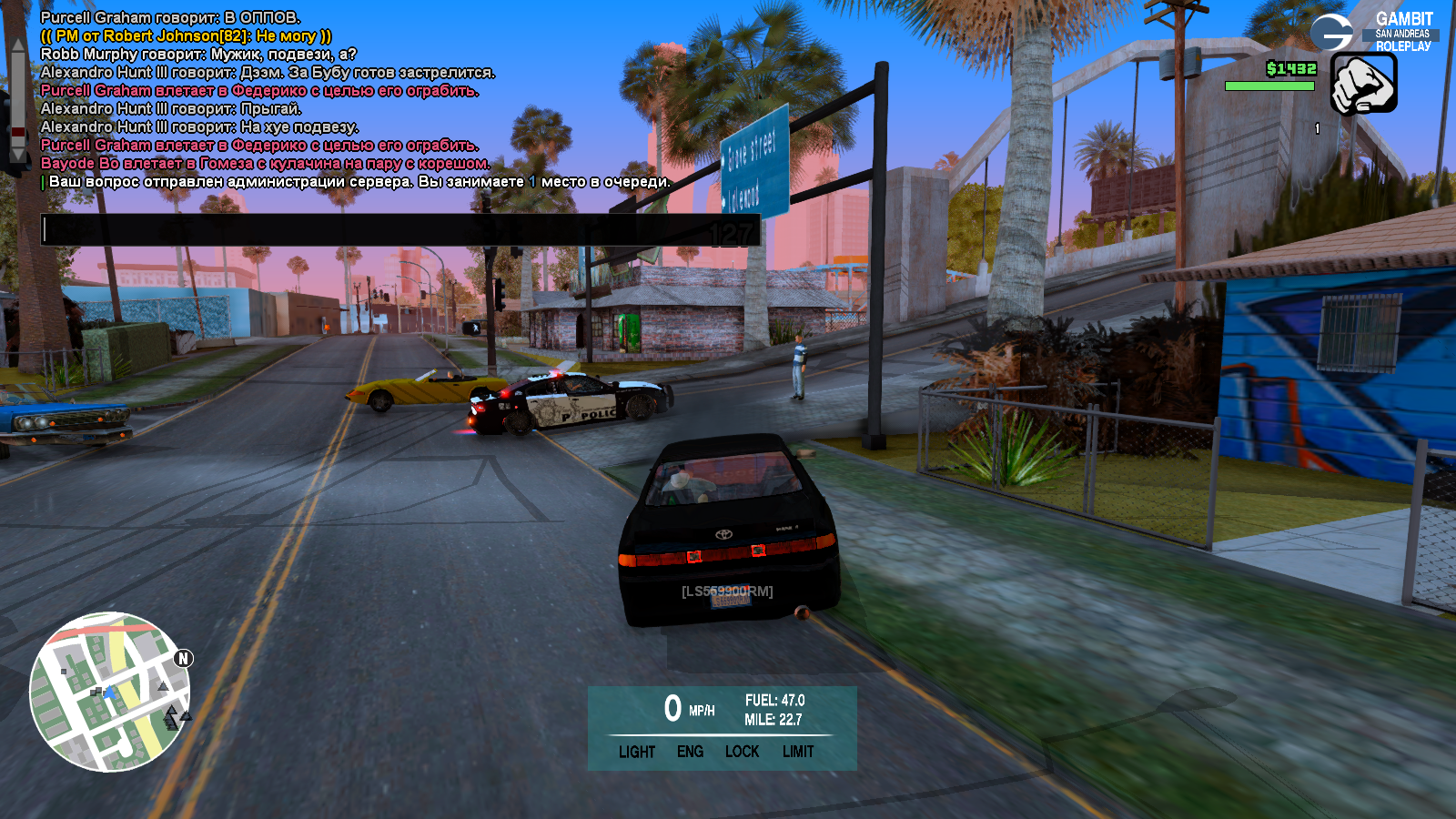Screen dimensions: 1456x819
Task: Click the PM from Robert Johnson chat line
Action: 187,36
